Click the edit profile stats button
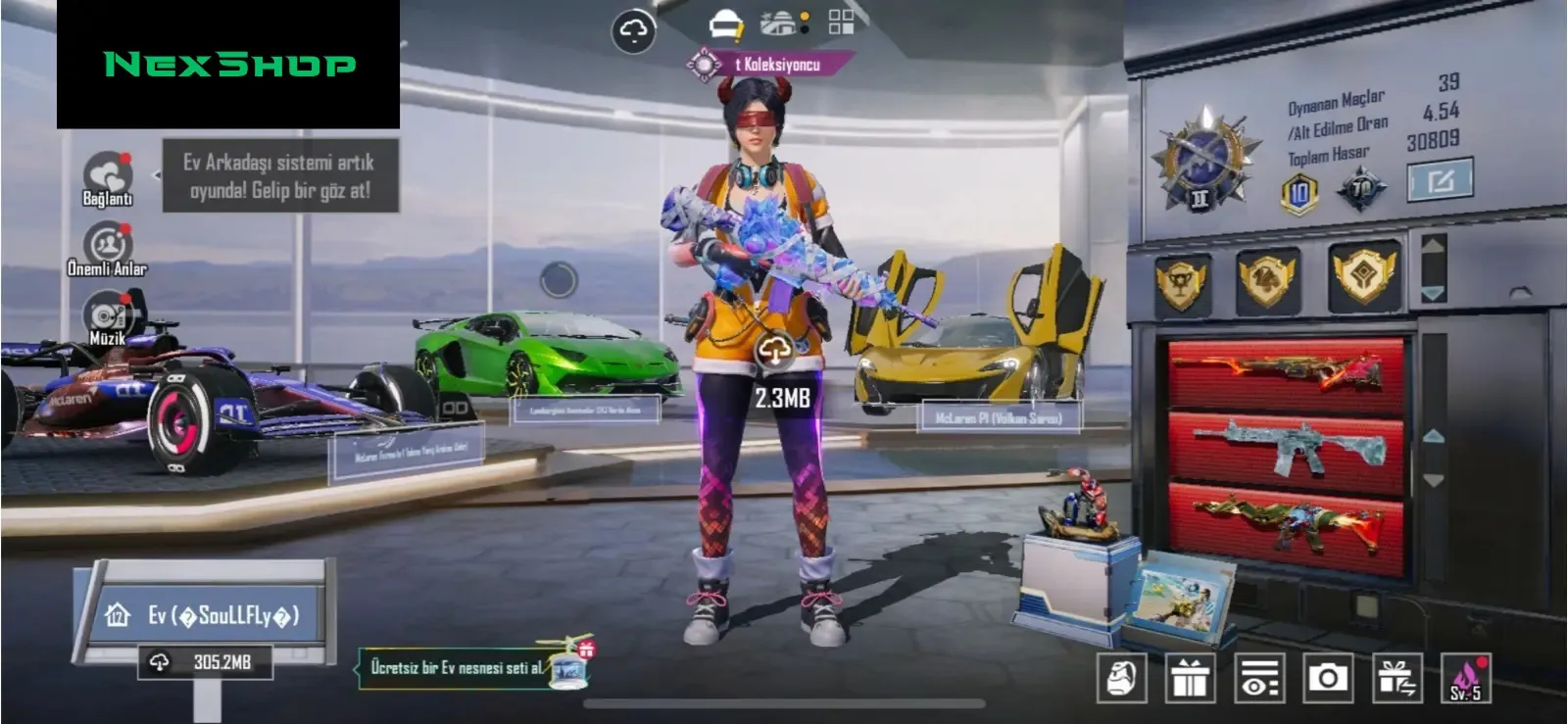The width and height of the screenshot is (1568, 724). click(x=1440, y=181)
